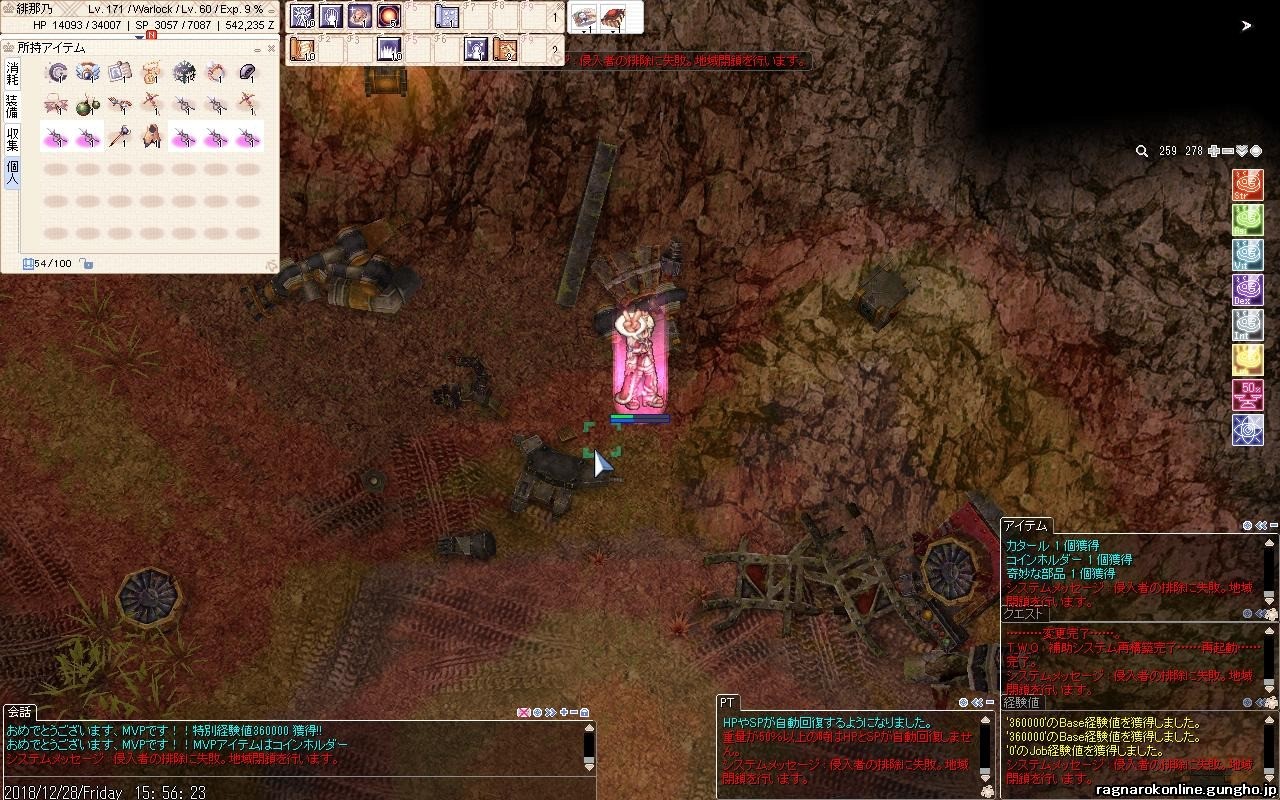Switch to the 消耗 consumables tab
Screen dimensions: 1280x800
tap(12, 73)
